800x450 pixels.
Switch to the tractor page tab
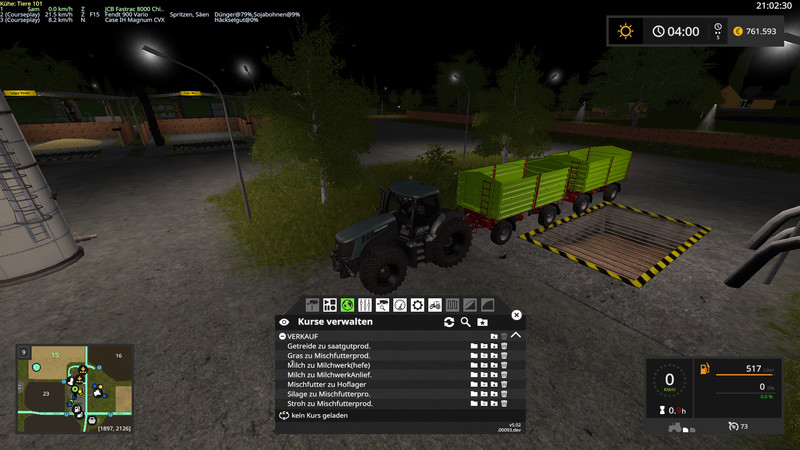click(435, 304)
